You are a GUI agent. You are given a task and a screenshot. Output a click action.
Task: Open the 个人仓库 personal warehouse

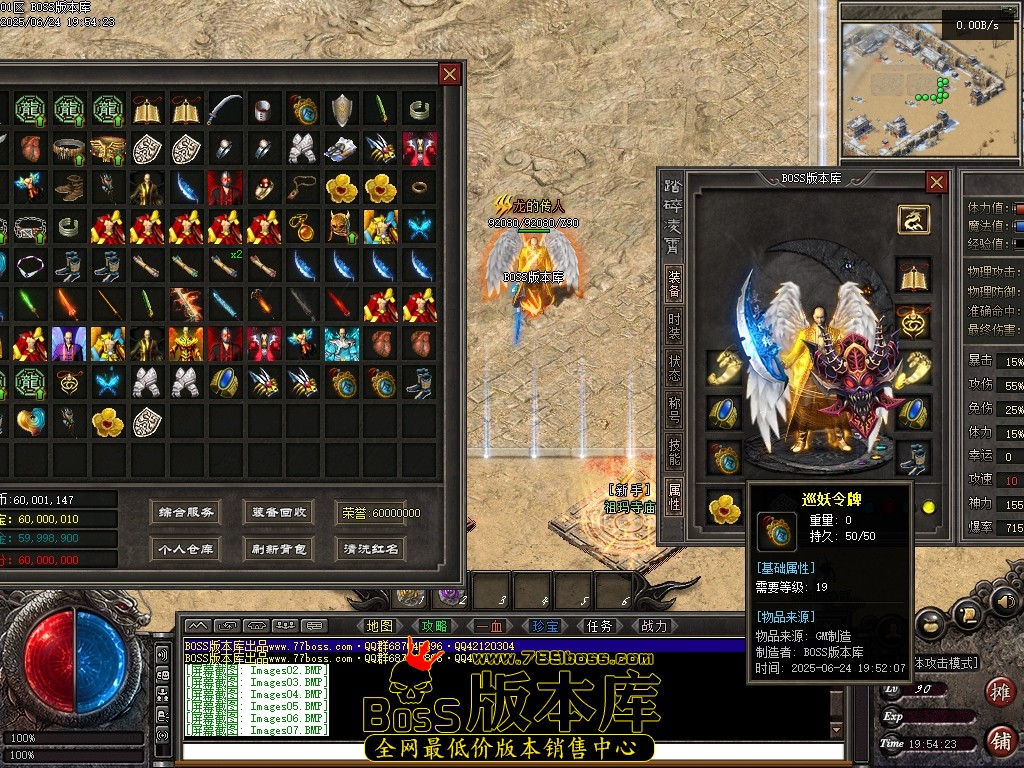(x=187, y=548)
